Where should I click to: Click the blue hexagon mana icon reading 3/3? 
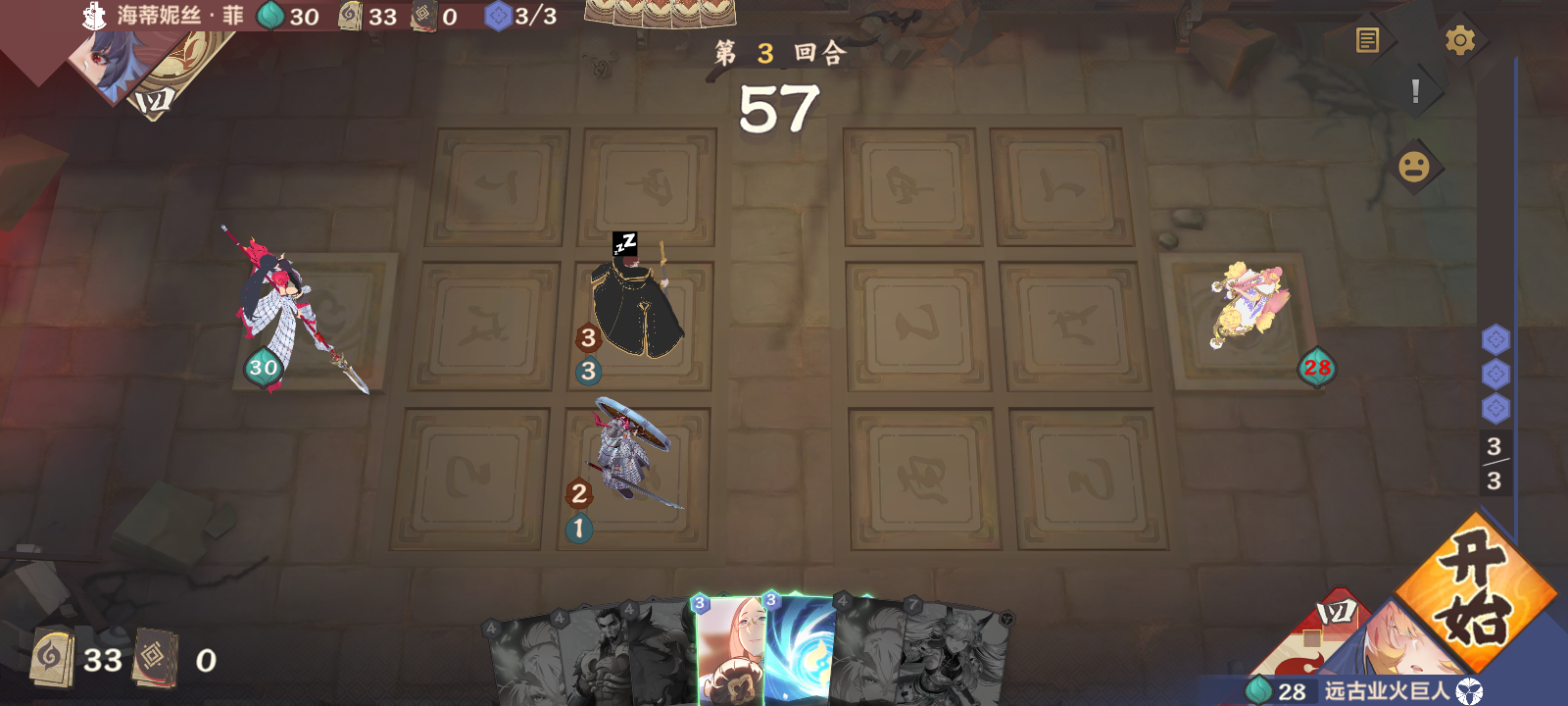coord(500,16)
